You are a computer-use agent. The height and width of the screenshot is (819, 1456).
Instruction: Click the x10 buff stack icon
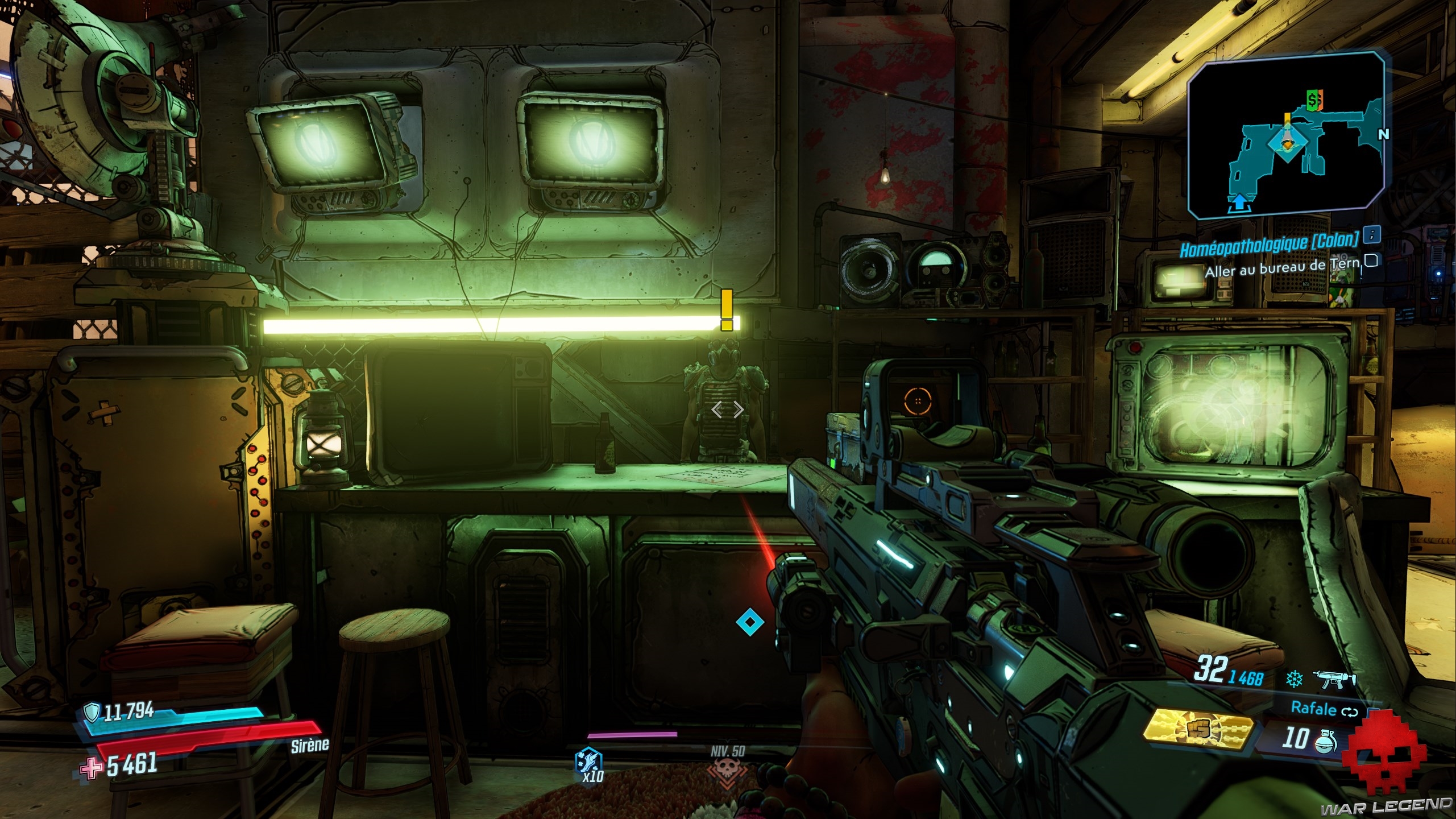[x=589, y=764]
